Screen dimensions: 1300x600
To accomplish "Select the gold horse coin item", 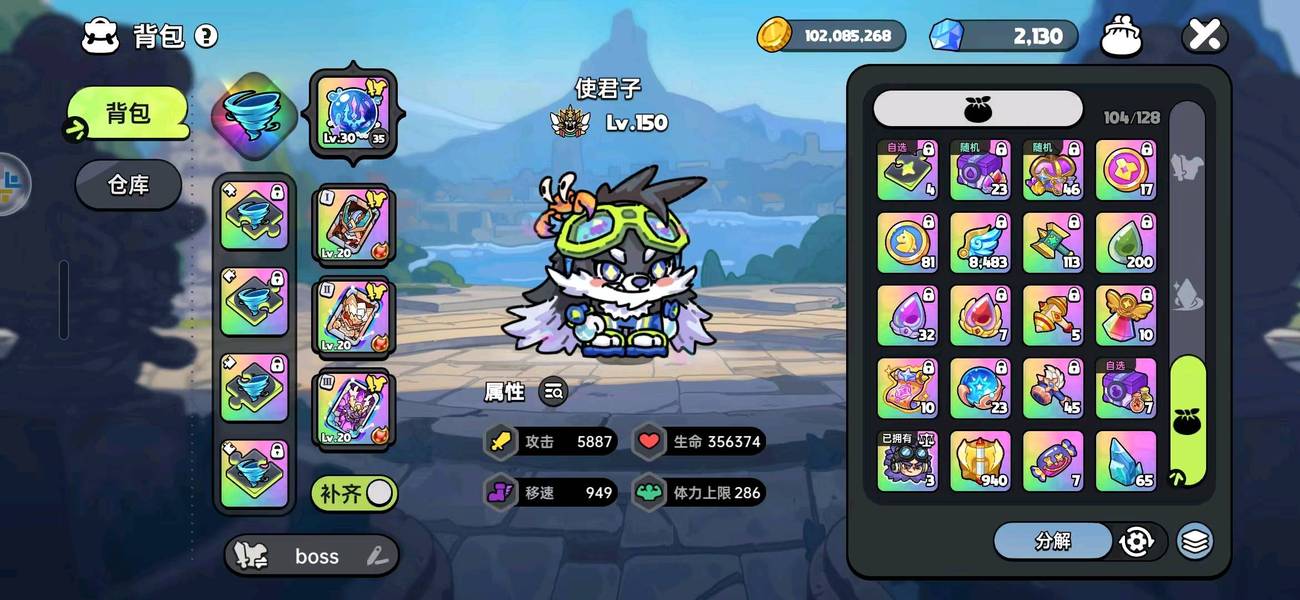I will pos(907,242).
